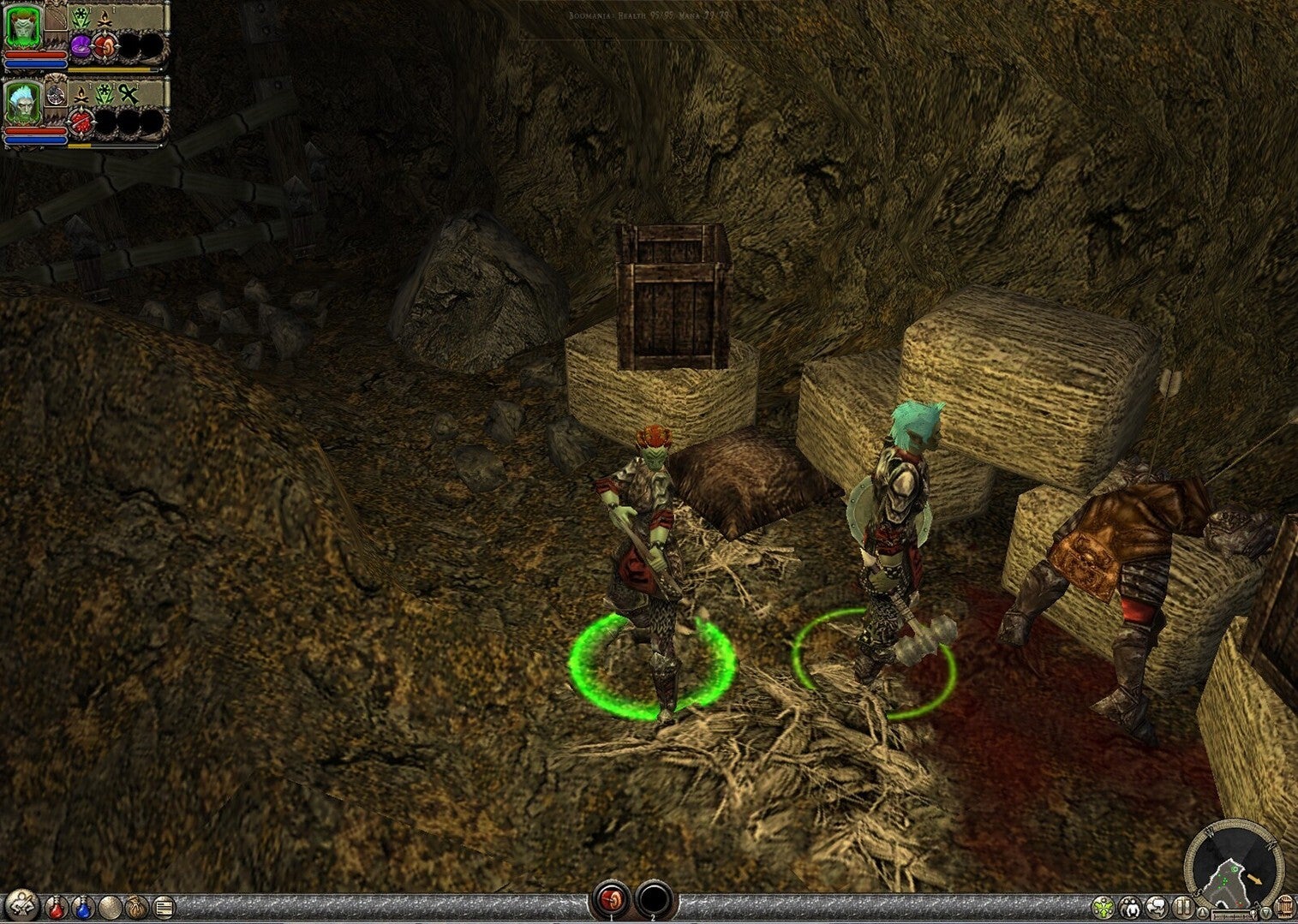Open the journal list button
Screen dimensions: 1298x924
[164, 906]
